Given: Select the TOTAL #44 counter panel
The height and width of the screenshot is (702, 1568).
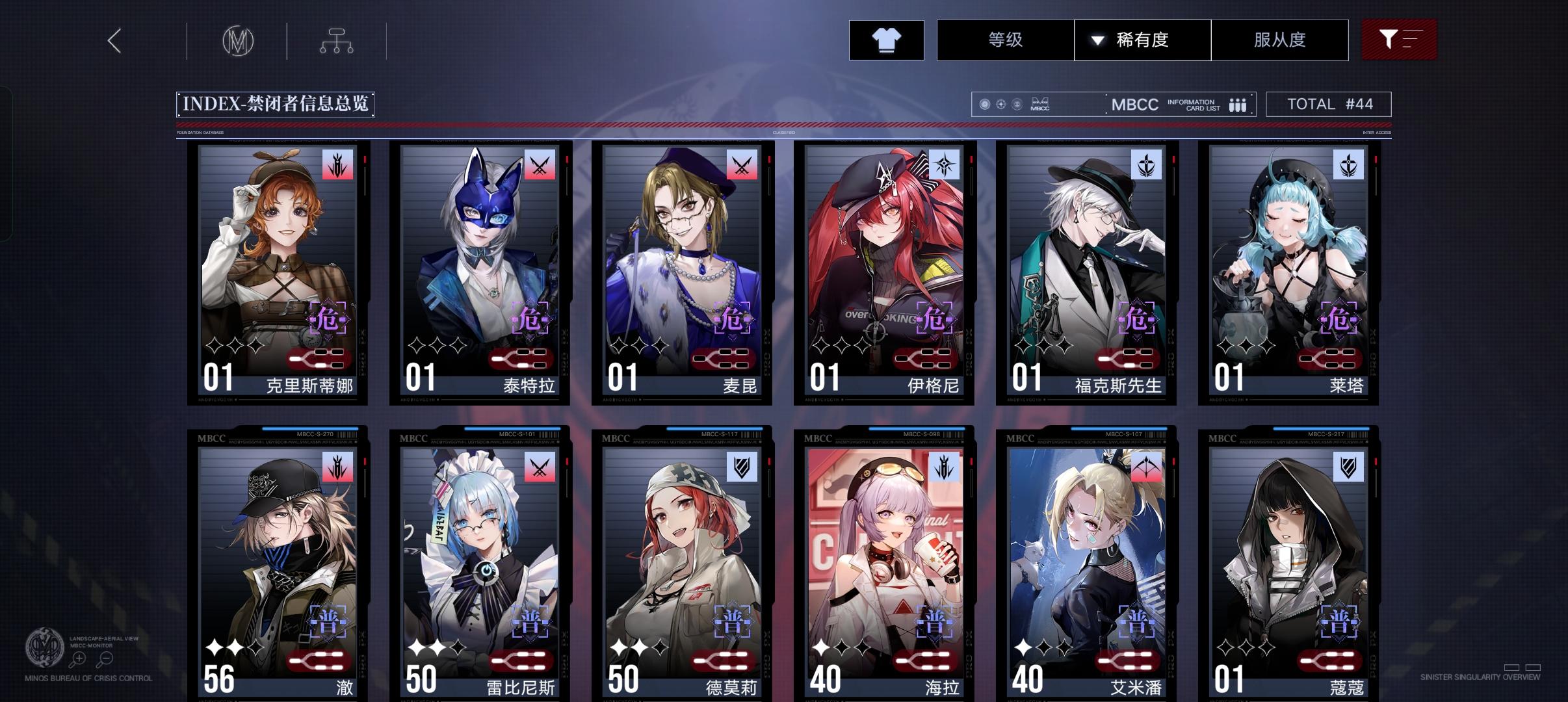Looking at the screenshot, I should [x=1328, y=104].
